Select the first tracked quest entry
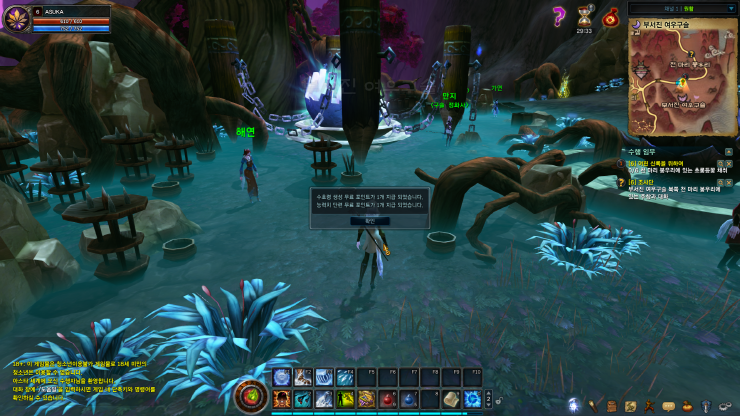The image size is (740, 416). pyautogui.click(x=683, y=166)
